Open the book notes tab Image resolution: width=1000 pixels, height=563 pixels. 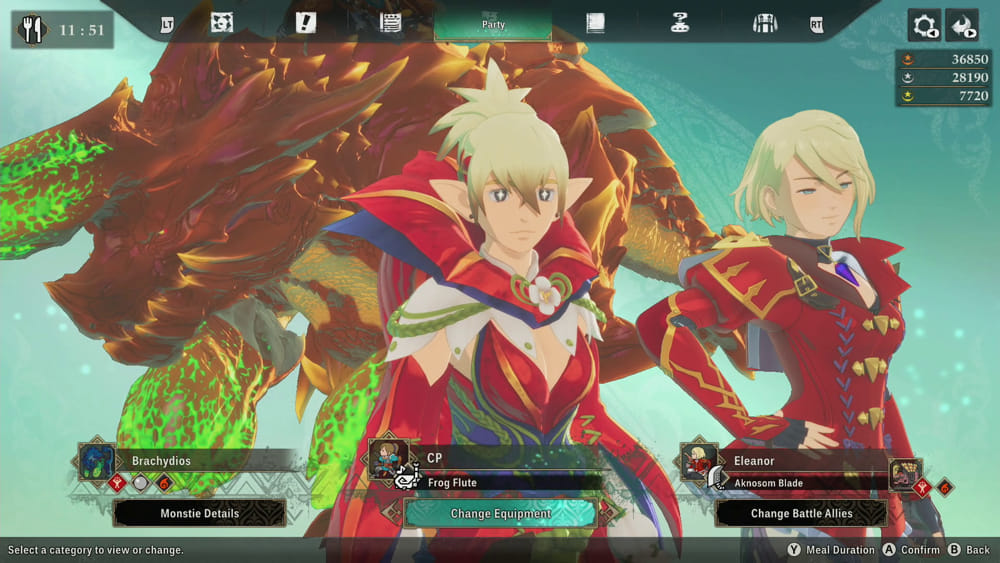pyautogui.click(x=595, y=23)
